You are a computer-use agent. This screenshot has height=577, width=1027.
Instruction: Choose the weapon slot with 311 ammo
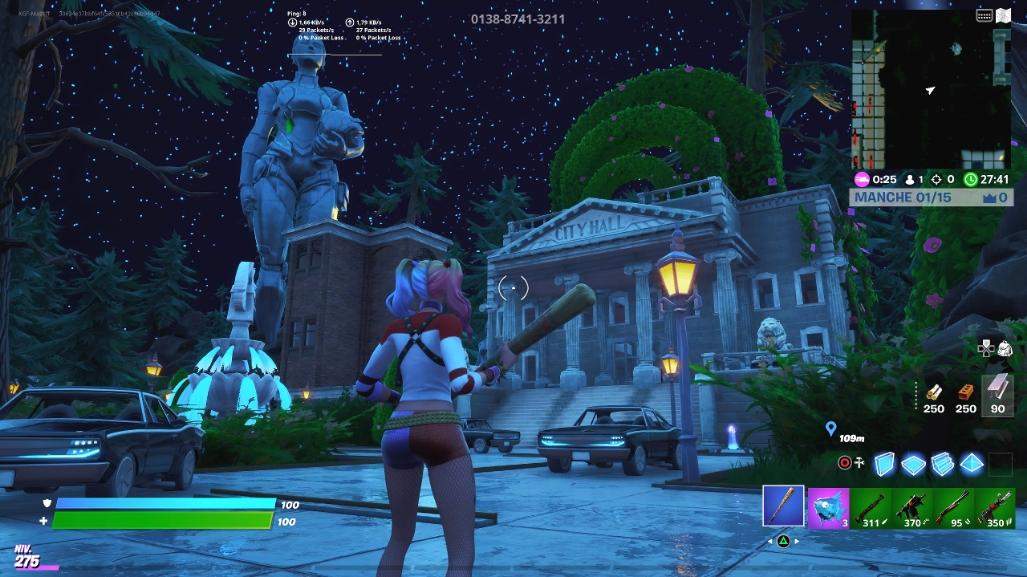(x=870, y=505)
